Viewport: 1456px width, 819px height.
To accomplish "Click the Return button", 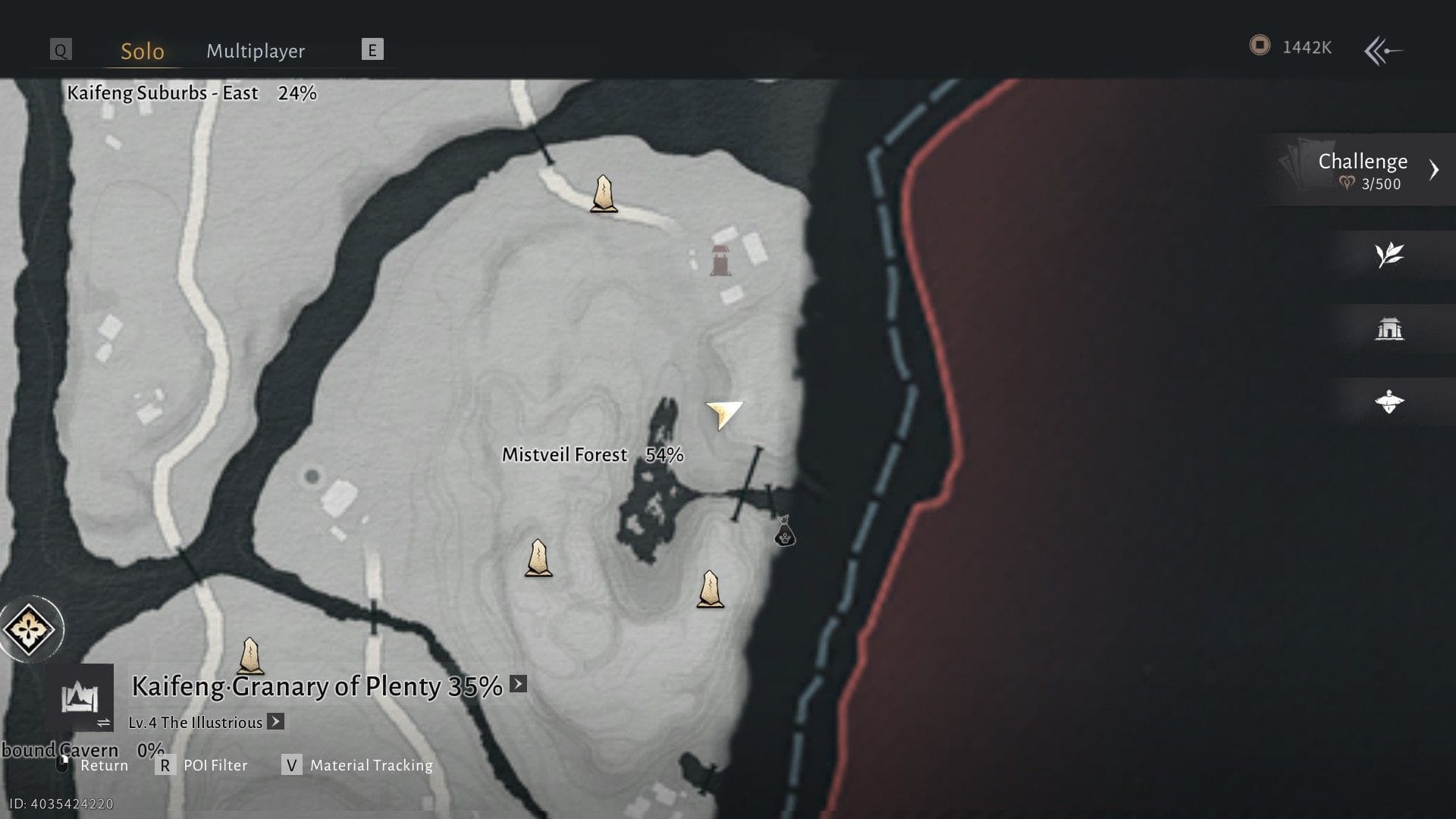I will 105,765.
